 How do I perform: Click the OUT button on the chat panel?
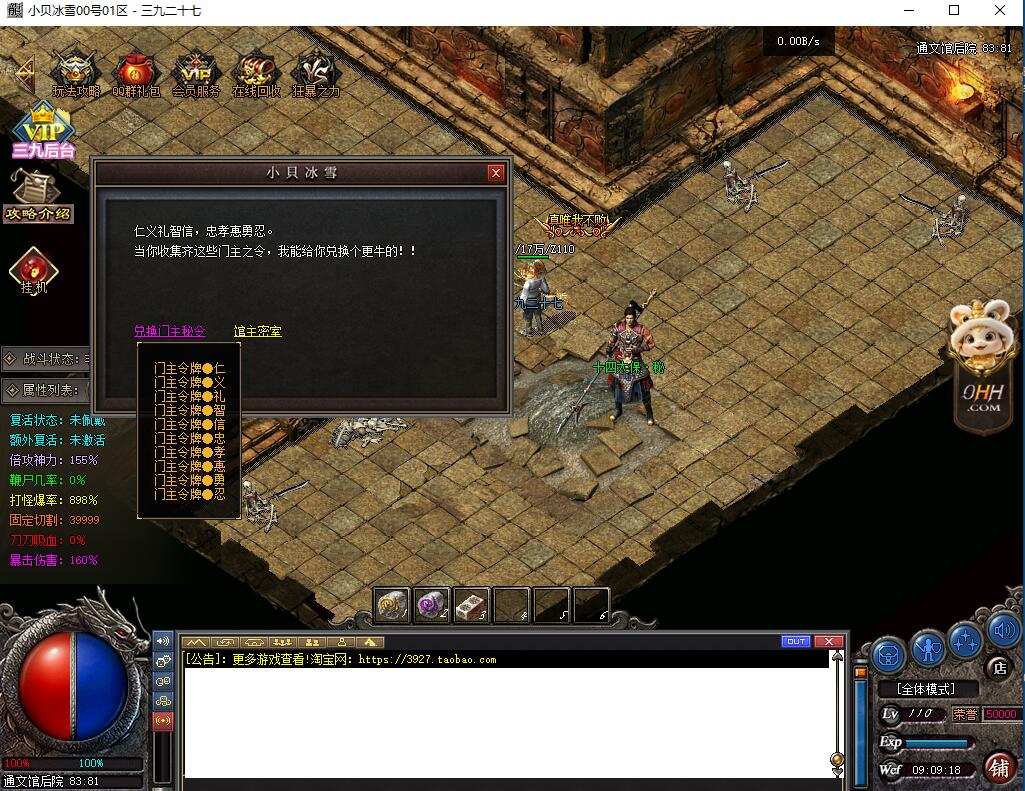(x=796, y=641)
